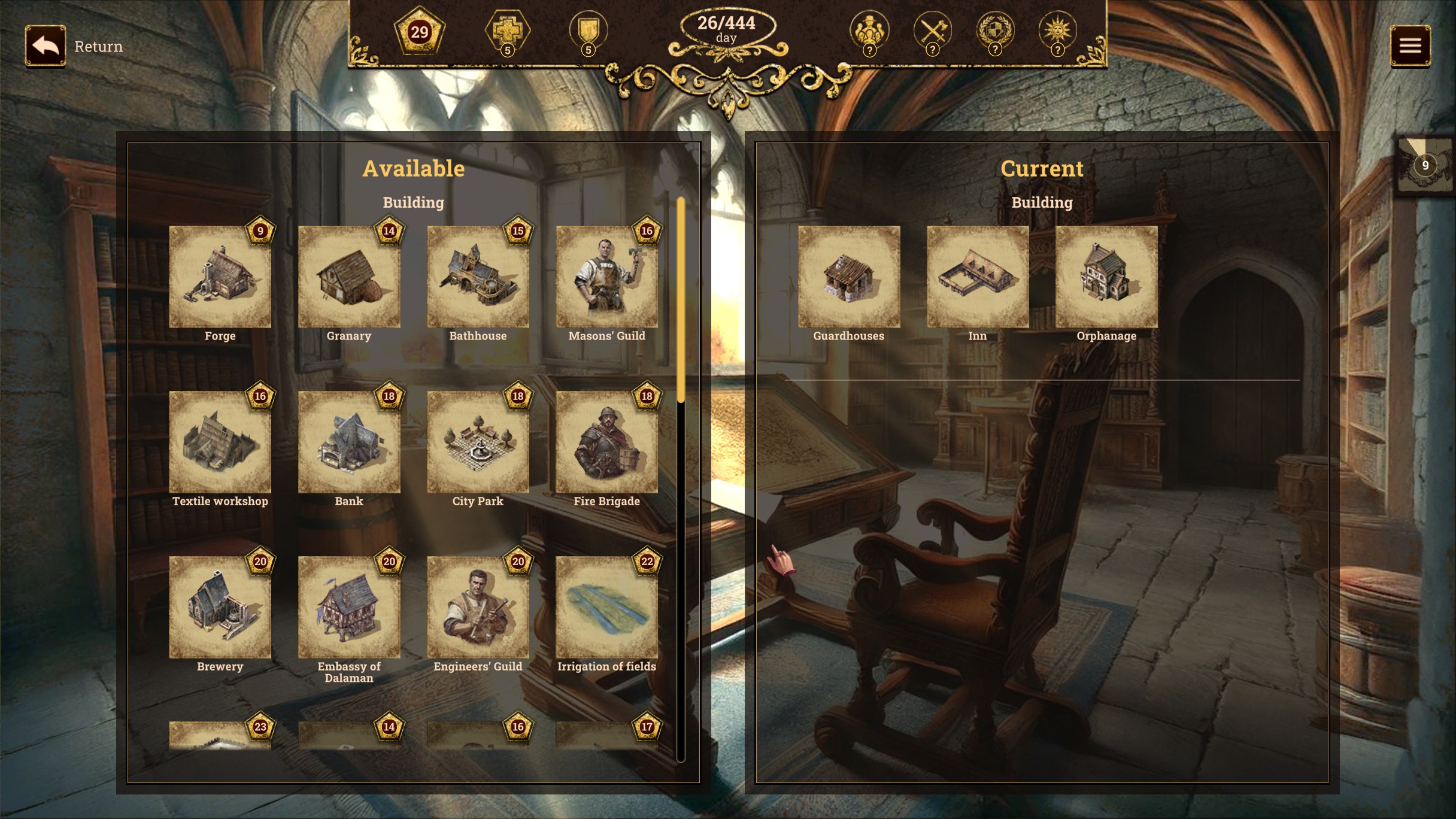Open the side tab showing number 9
The image size is (1456, 819).
pos(1425,165)
